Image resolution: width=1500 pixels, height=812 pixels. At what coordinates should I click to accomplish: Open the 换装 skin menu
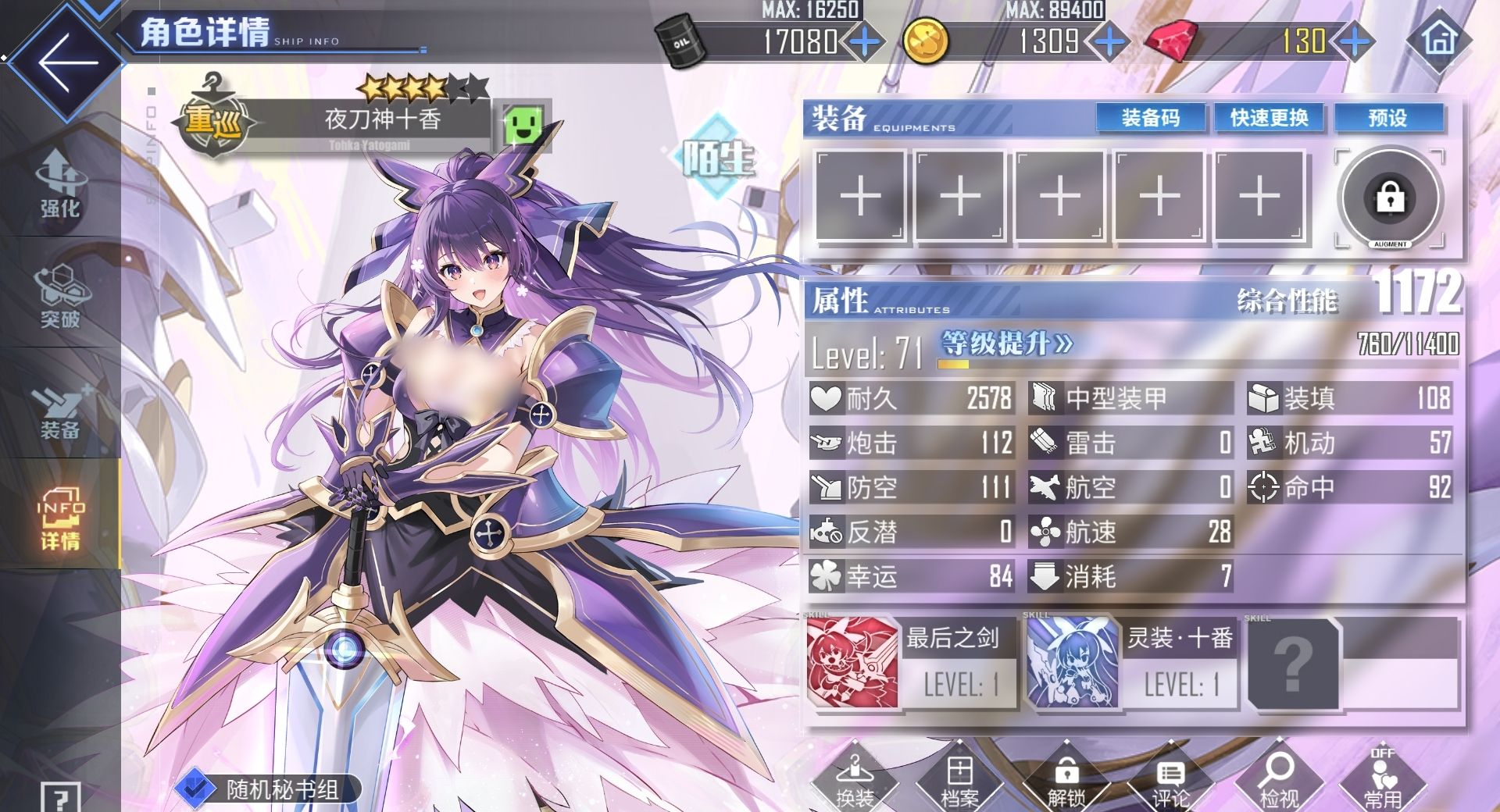[855, 782]
